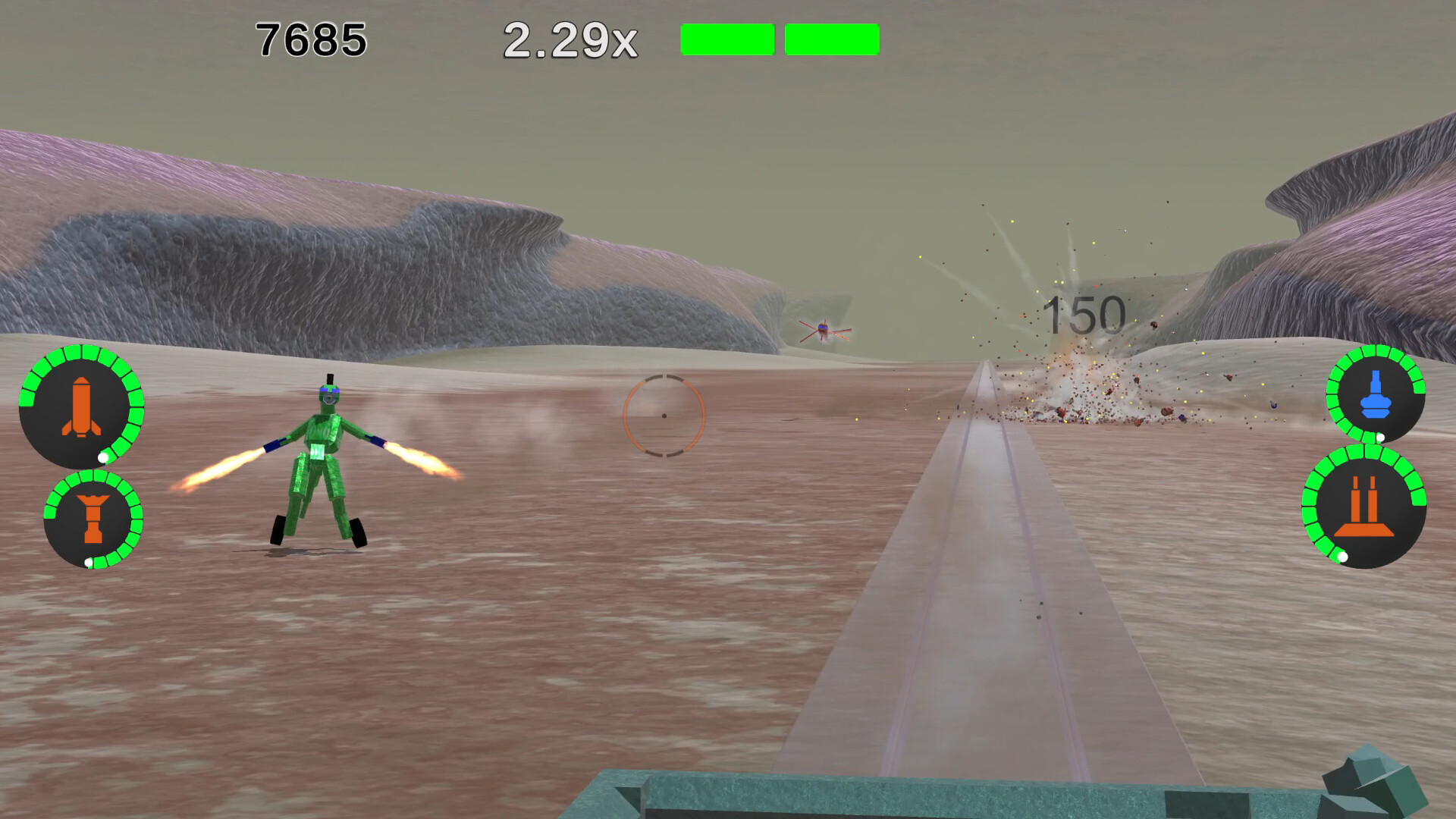Screen dimensions: 1456x819
Task: Click the flying drone enemy in distance
Action: pos(824,331)
